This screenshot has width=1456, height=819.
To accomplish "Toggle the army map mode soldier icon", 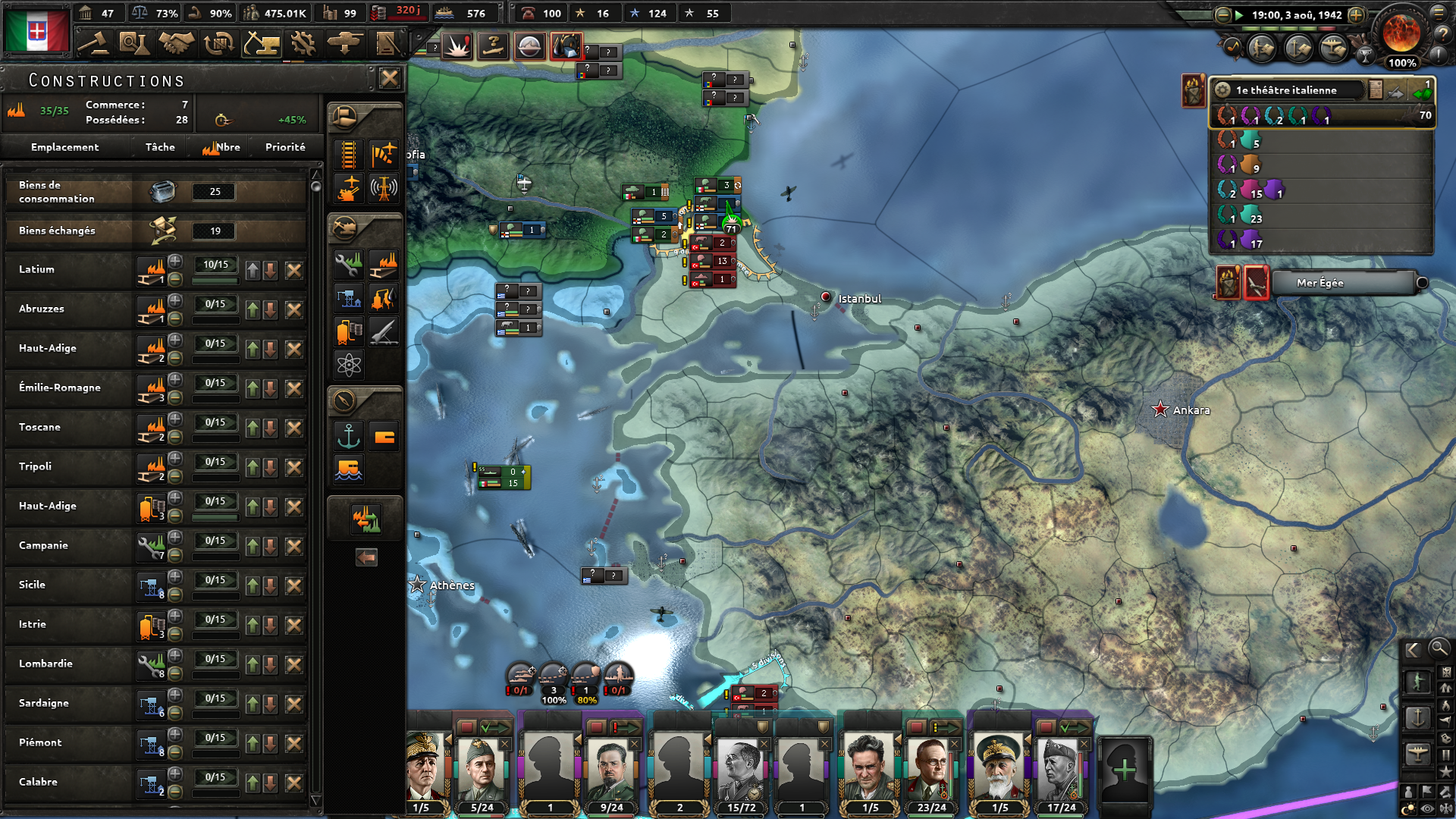I will click(x=1418, y=681).
